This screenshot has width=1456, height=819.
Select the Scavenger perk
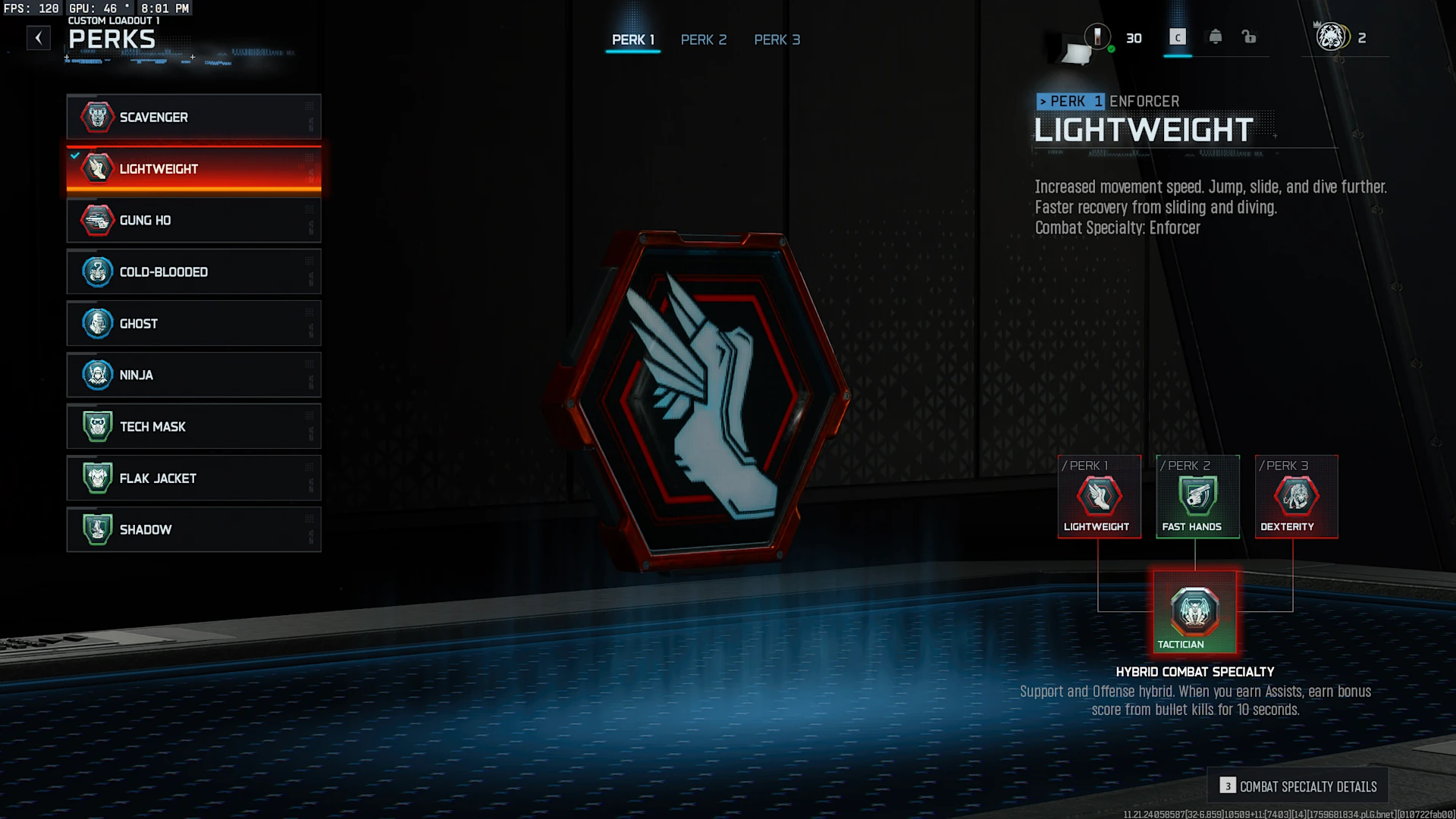(x=193, y=117)
